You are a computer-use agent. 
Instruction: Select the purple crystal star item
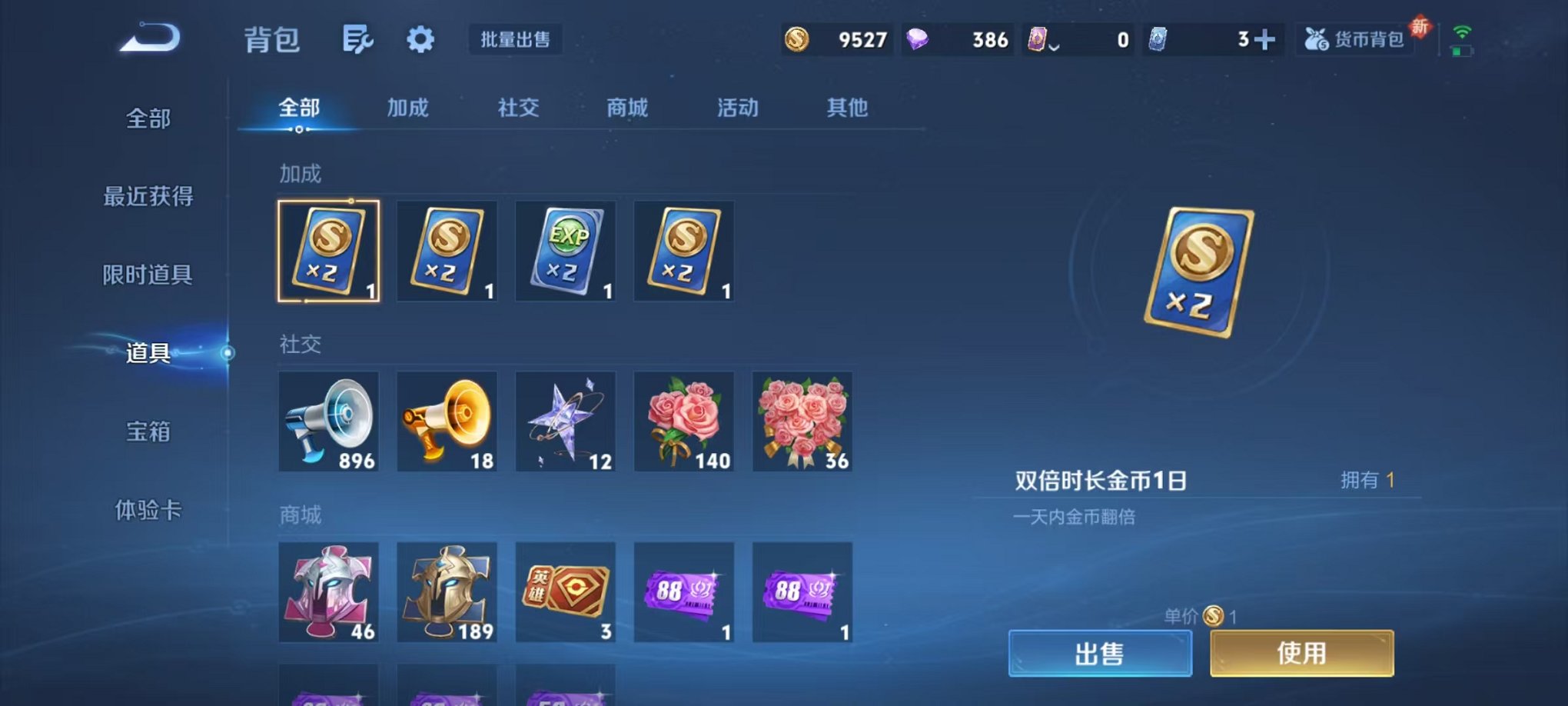pyautogui.click(x=565, y=421)
